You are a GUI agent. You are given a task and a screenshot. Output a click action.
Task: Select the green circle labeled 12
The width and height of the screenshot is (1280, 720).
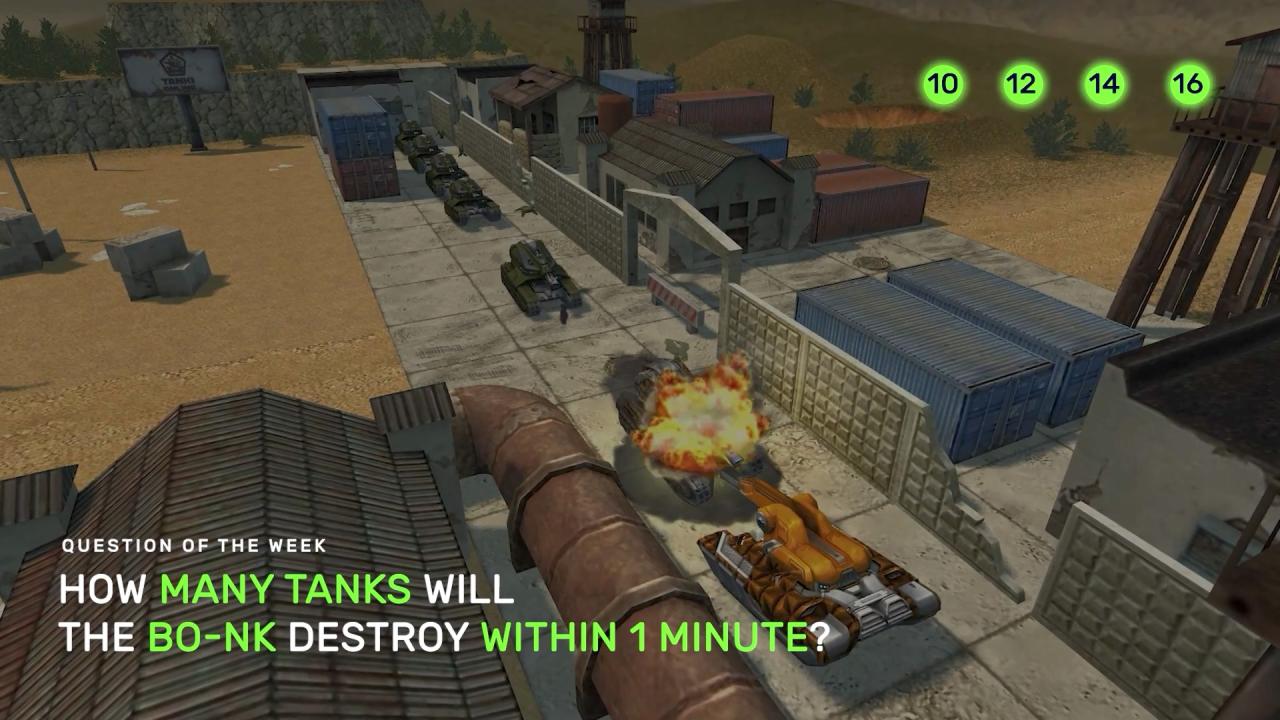(1021, 84)
